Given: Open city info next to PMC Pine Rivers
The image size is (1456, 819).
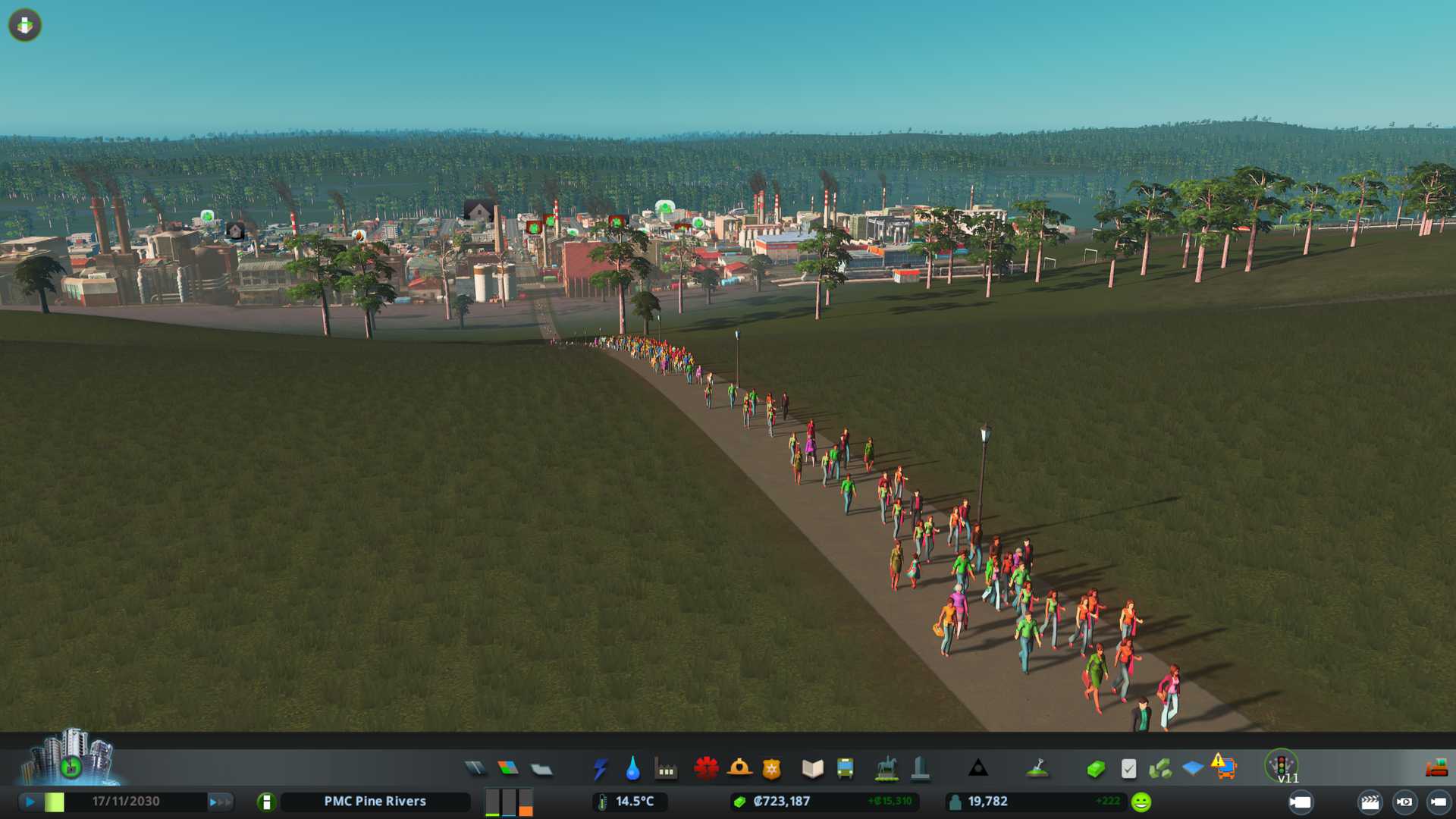Looking at the screenshot, I should tap(266, 802).
